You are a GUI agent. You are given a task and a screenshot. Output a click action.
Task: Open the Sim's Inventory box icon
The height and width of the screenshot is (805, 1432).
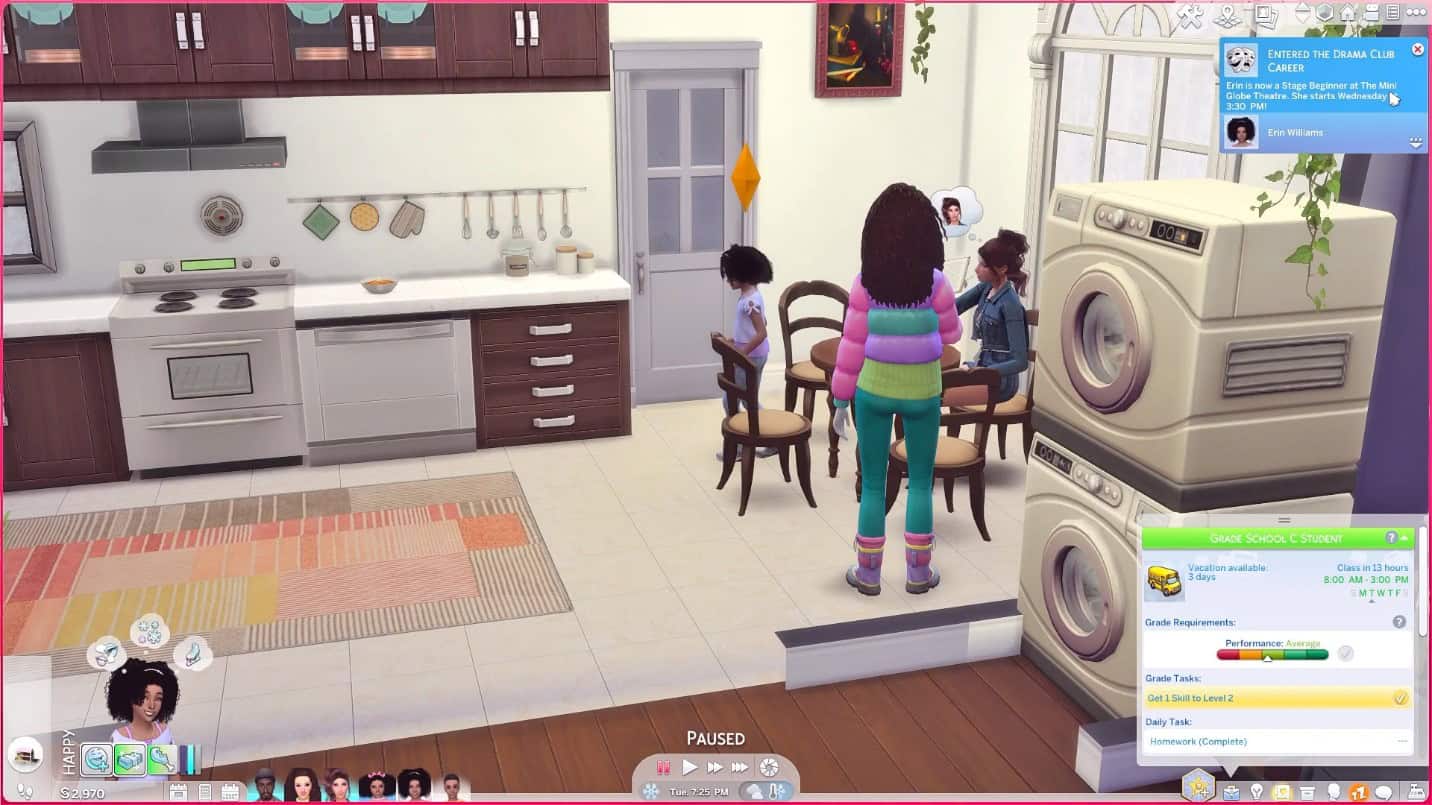pyautogui.click(x=1307, y=791)
